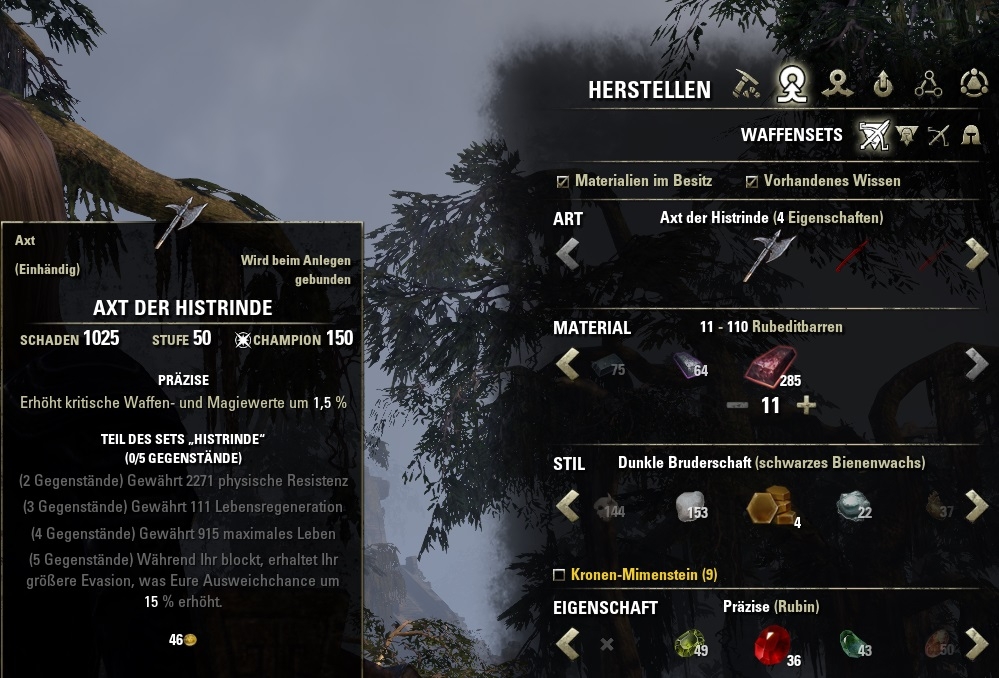Open the refine tab with the pickaxe icon
Viewport: 999px width, 678px height.
click(x=746, y=86)
